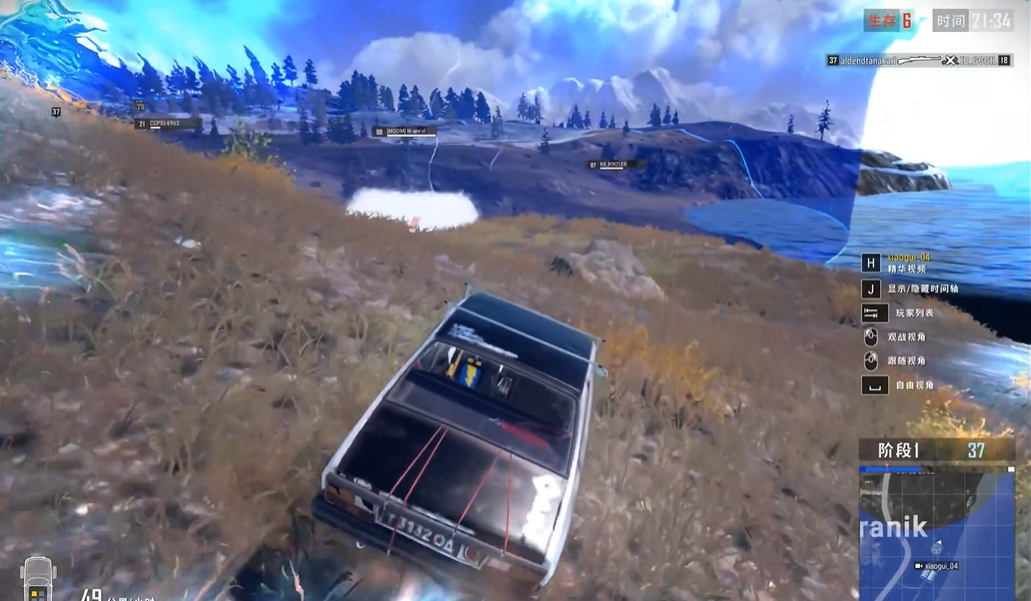Select the CCPIG-6962 player name tag
Screen dimensions: 1031x601
click(x=165, y=124)
